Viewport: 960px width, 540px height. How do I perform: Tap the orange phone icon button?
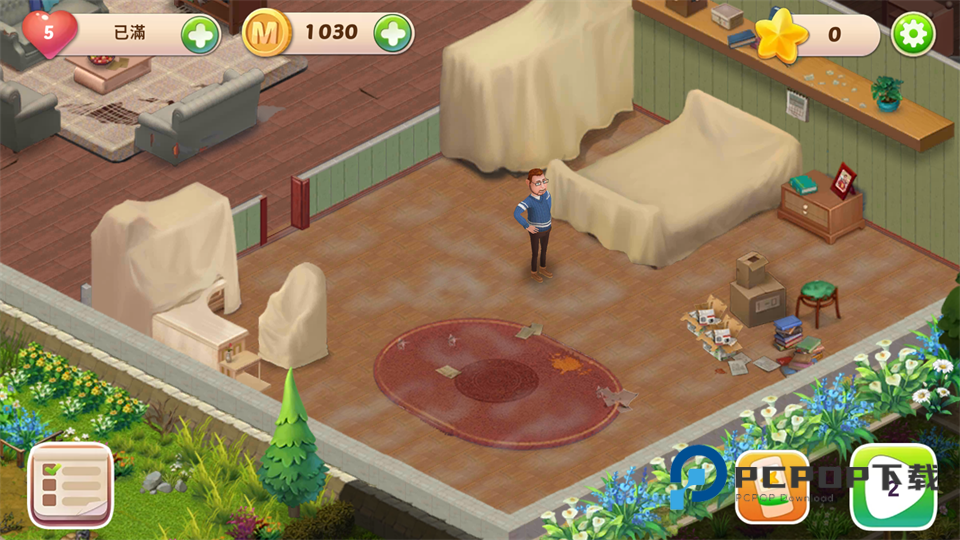pos(772,487)
